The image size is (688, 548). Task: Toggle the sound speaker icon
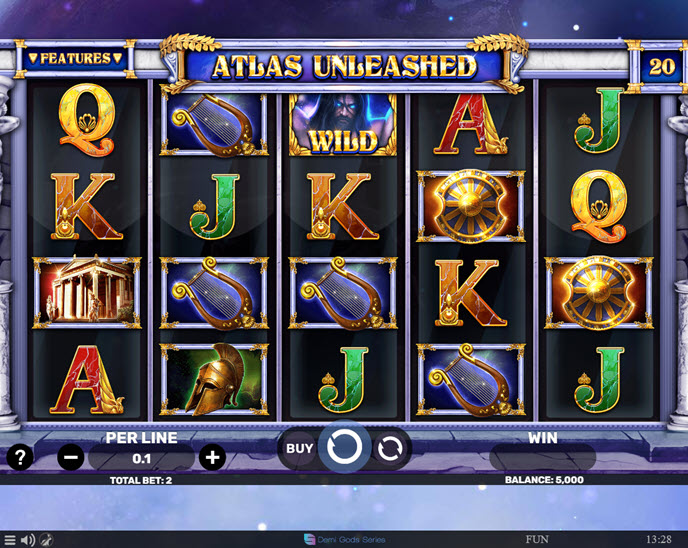[x=28, y=540]
